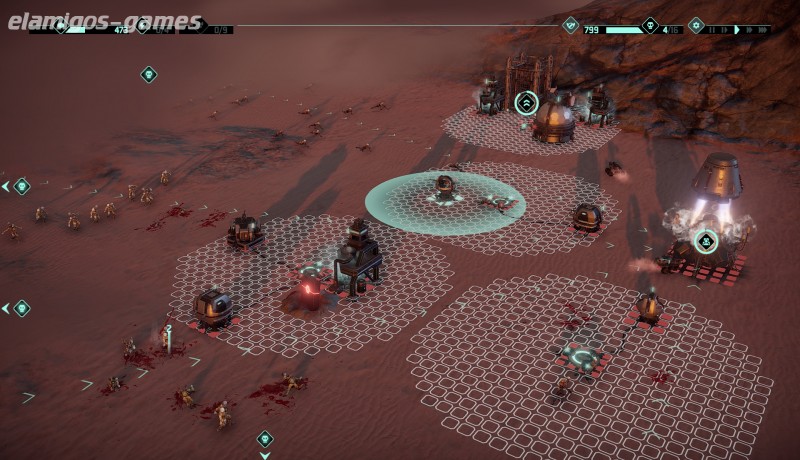Image resolution: width=800 pixels, height=460 pixels.
Task: Select the highlighted normal speed arrow
Action: pos(737,30)
